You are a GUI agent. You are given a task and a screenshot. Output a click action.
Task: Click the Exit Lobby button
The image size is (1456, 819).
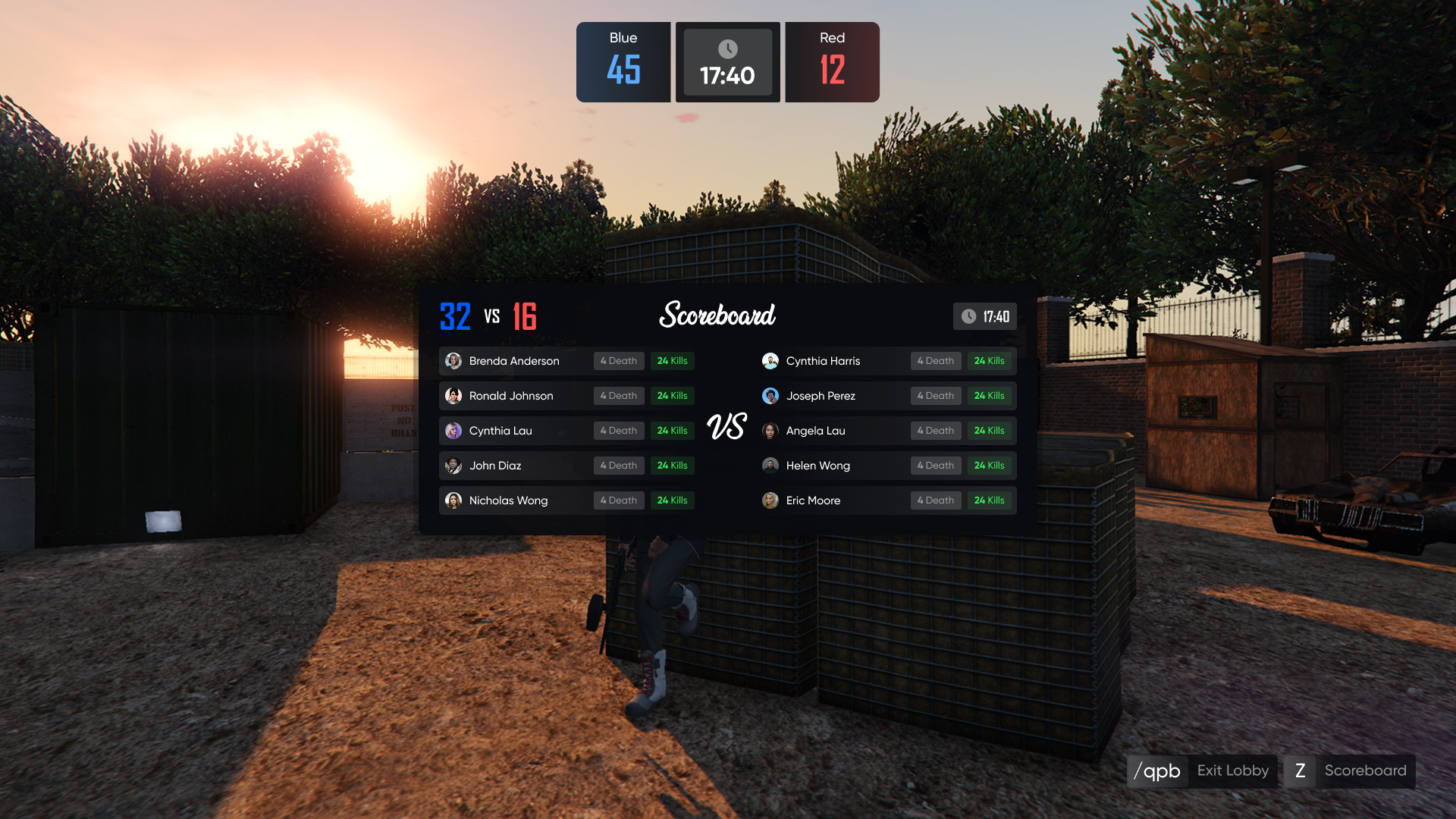tap(1232, 771)
